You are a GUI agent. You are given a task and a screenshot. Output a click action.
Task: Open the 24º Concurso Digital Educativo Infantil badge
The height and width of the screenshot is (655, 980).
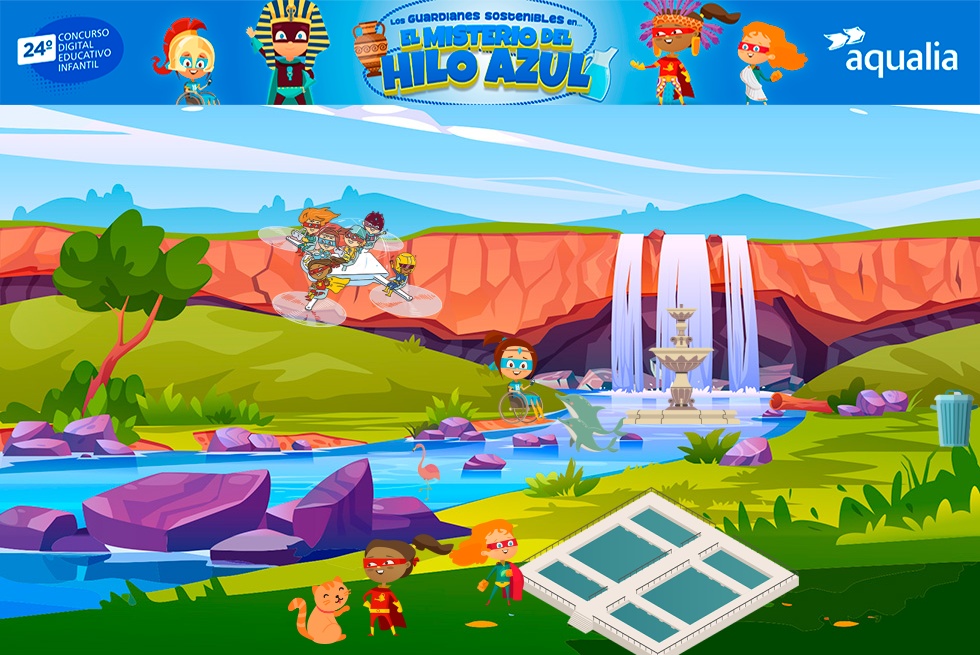tap(70, 51)
